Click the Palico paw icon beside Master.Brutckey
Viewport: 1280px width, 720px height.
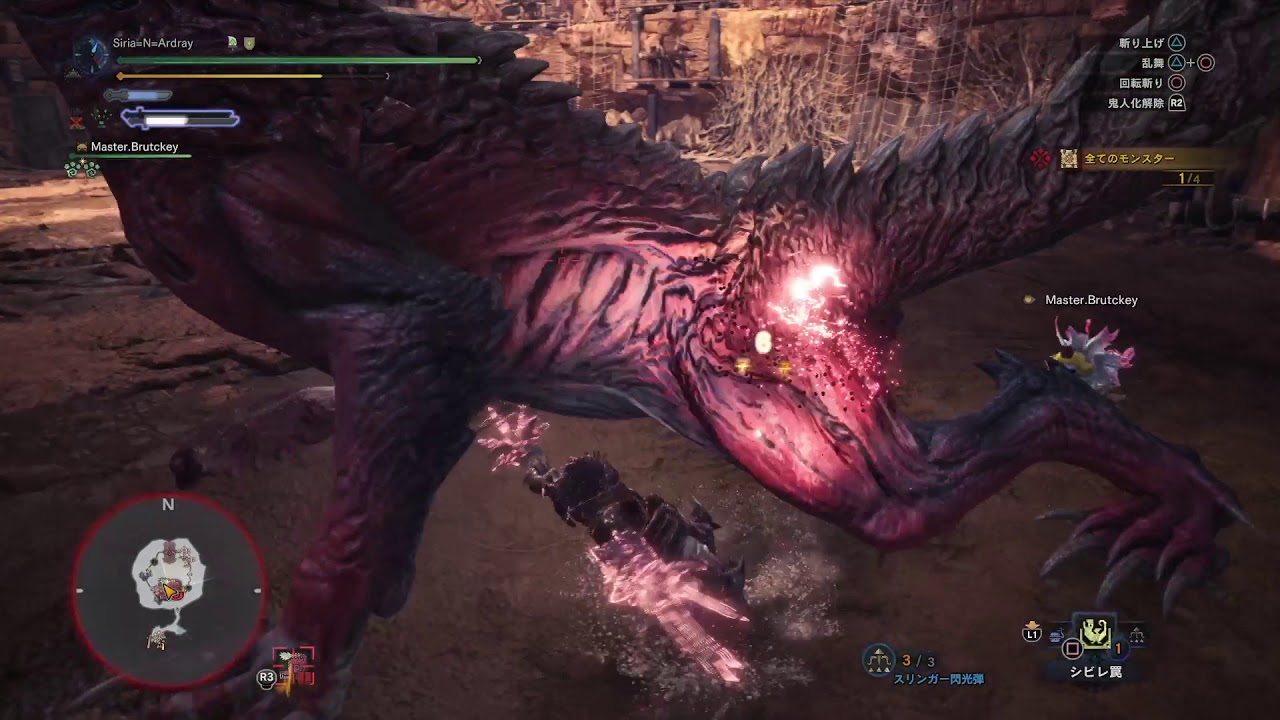[82, 146]
